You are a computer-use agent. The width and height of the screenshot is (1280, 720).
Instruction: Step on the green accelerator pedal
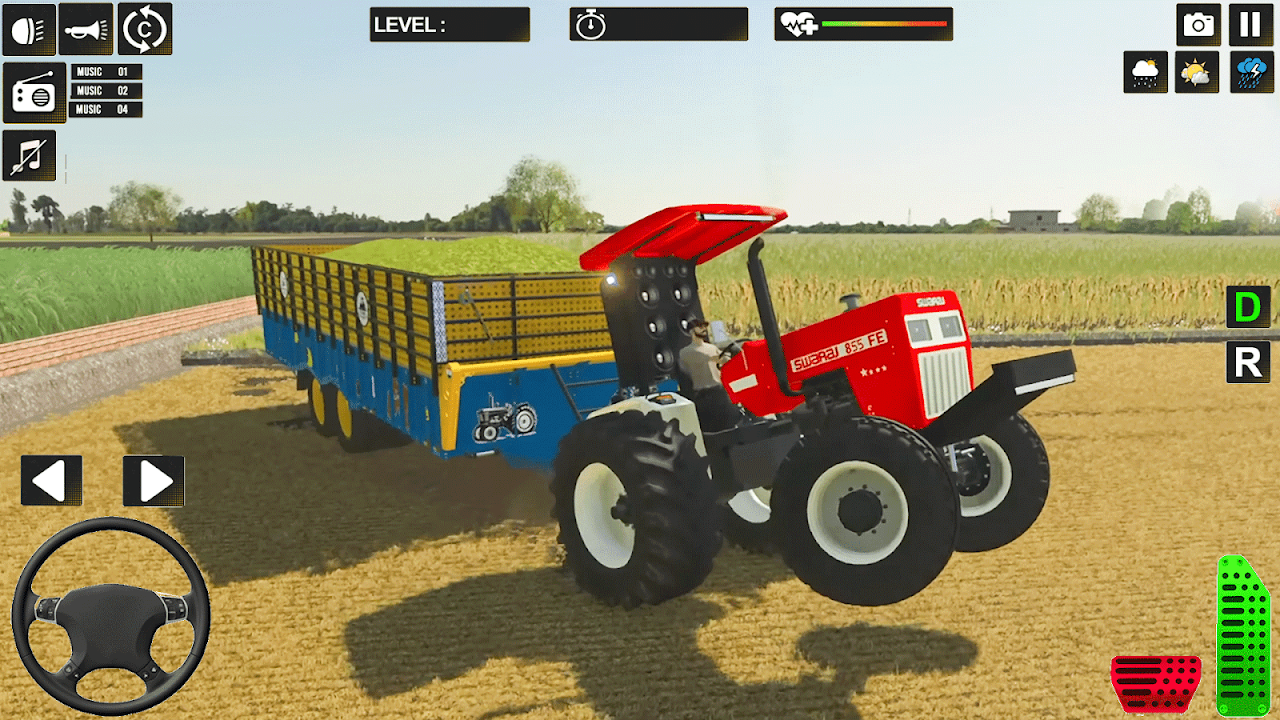(x=1242, y=638)
